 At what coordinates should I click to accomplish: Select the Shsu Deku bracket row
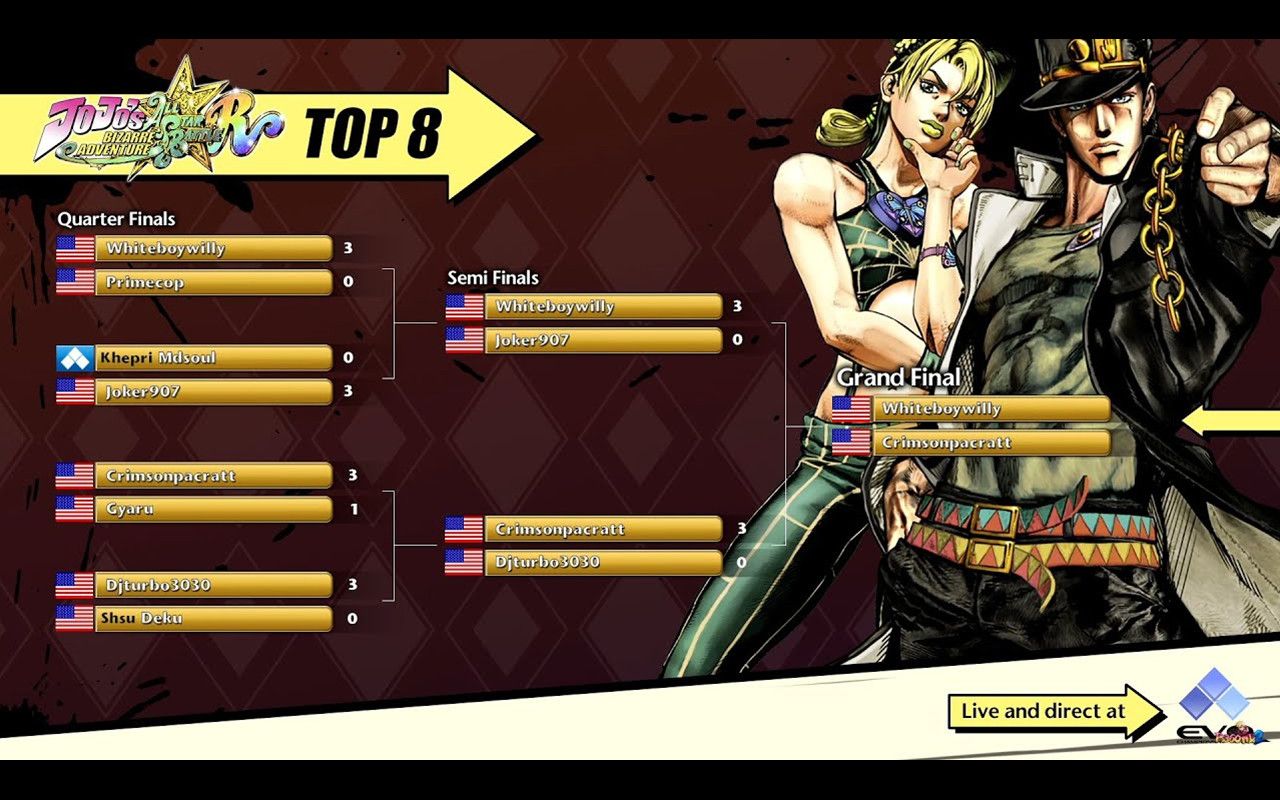[212, 618]
